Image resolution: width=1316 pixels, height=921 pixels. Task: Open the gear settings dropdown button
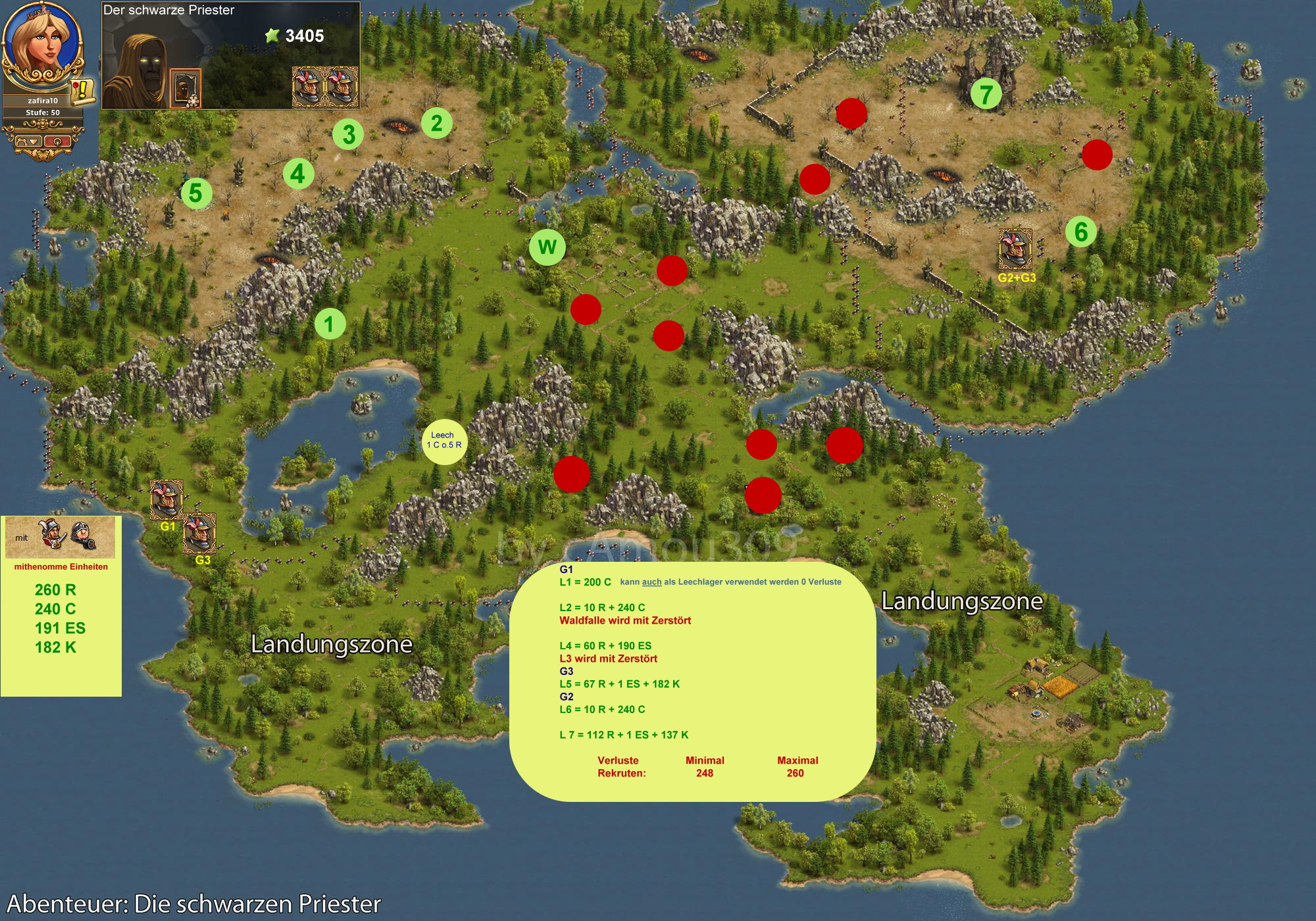coord(28,141)
